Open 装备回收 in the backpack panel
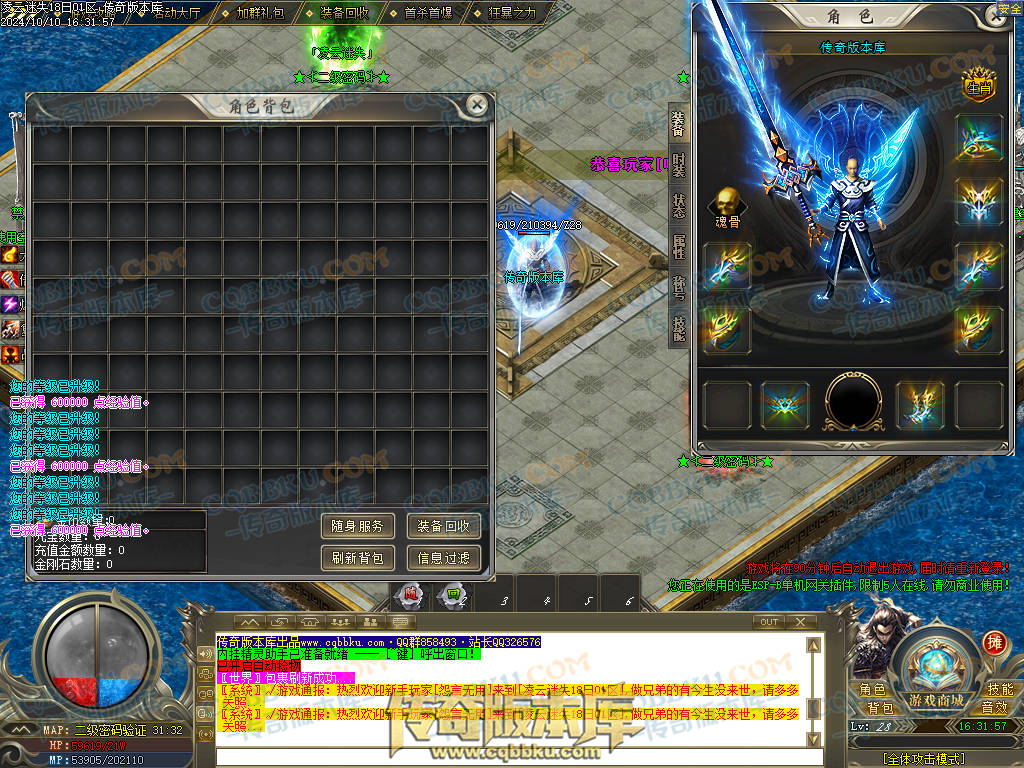Screen dimensions: 1024x768 click(444, 526)
